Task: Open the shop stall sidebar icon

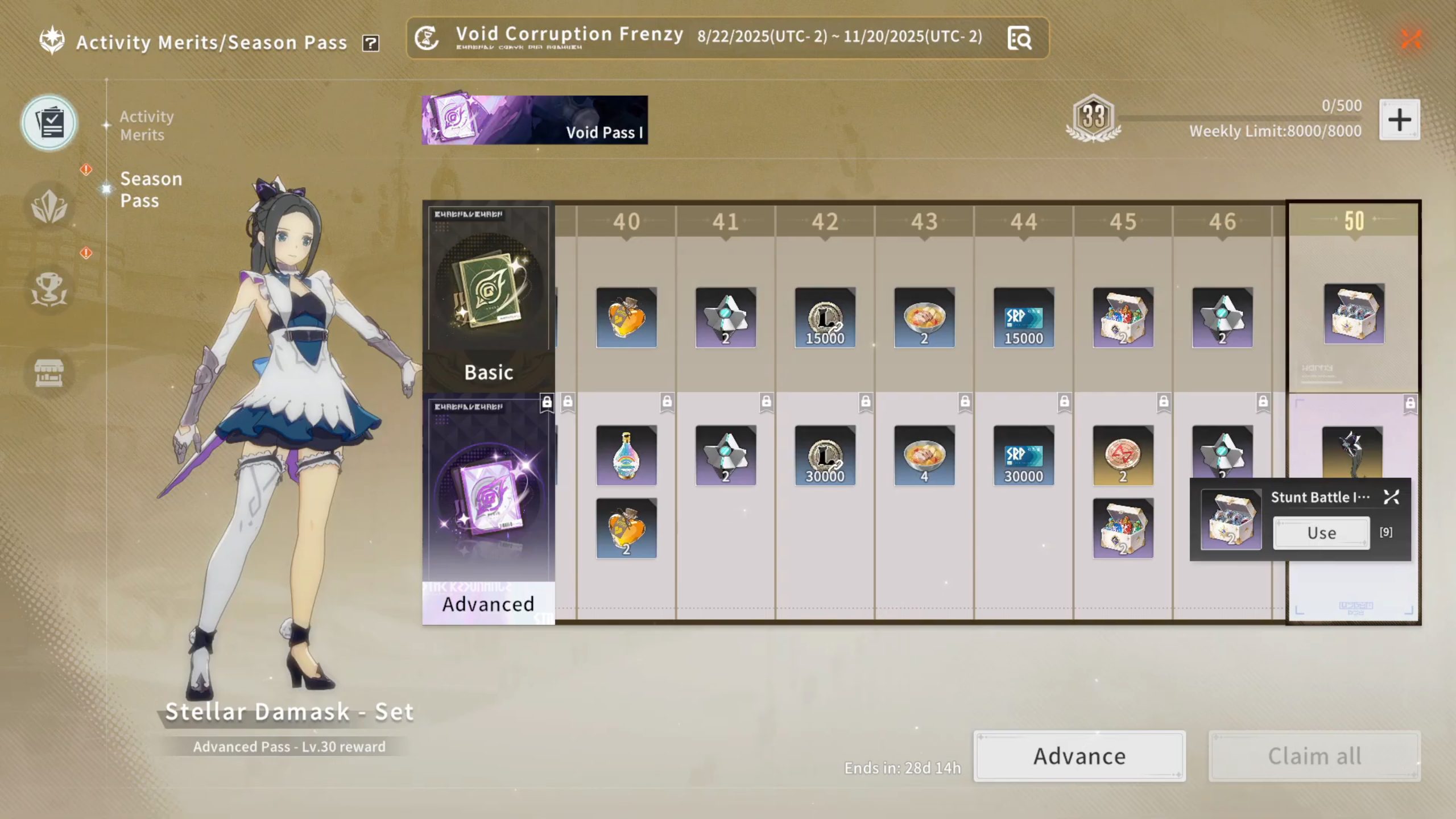Action: coord(49,373)
